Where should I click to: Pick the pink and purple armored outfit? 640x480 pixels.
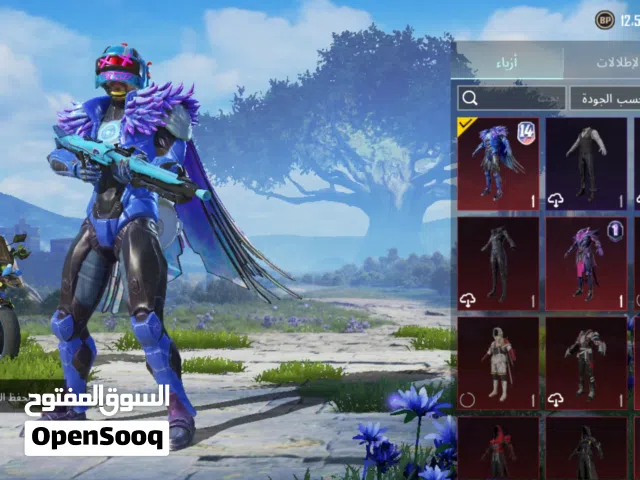(586, 264)
